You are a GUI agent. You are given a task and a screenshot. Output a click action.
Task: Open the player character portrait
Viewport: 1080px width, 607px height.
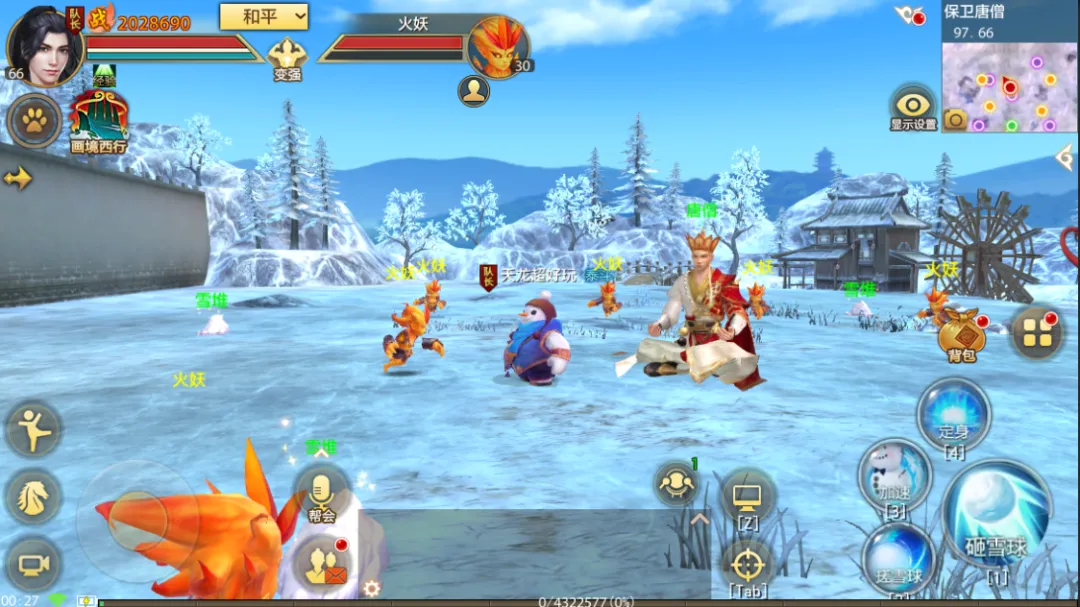point(44,45)
